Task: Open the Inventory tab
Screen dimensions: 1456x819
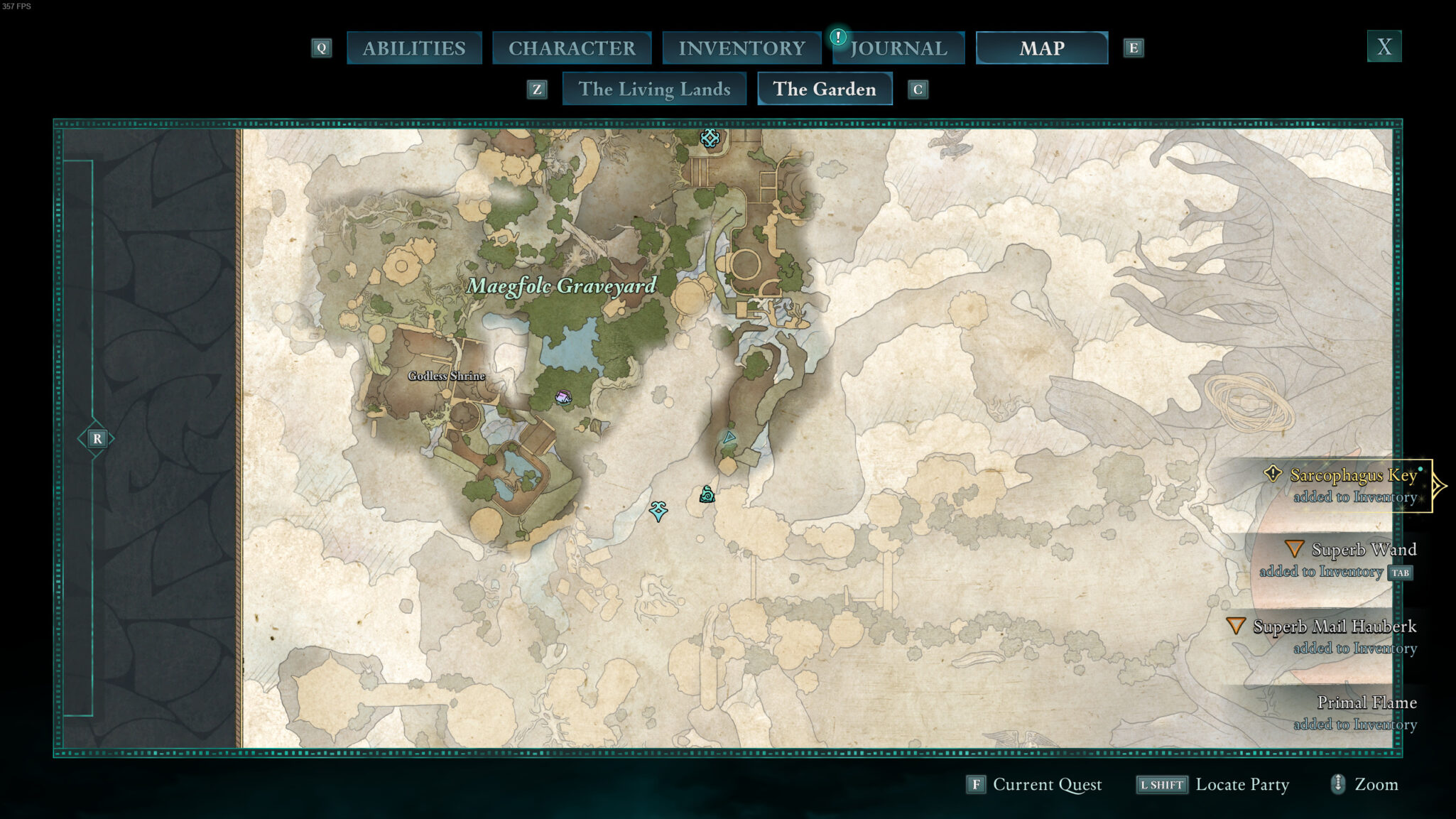Action: [741, 48]
